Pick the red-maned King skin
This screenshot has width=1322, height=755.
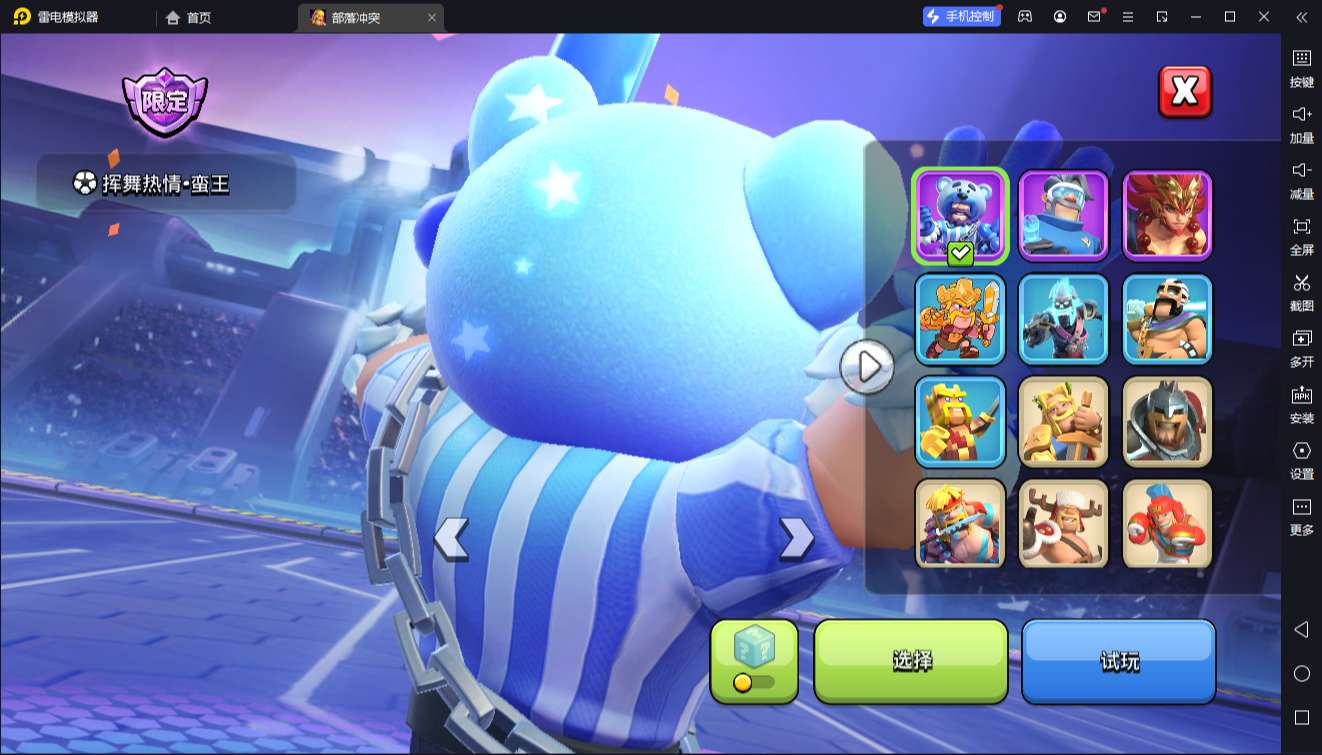1167,215
